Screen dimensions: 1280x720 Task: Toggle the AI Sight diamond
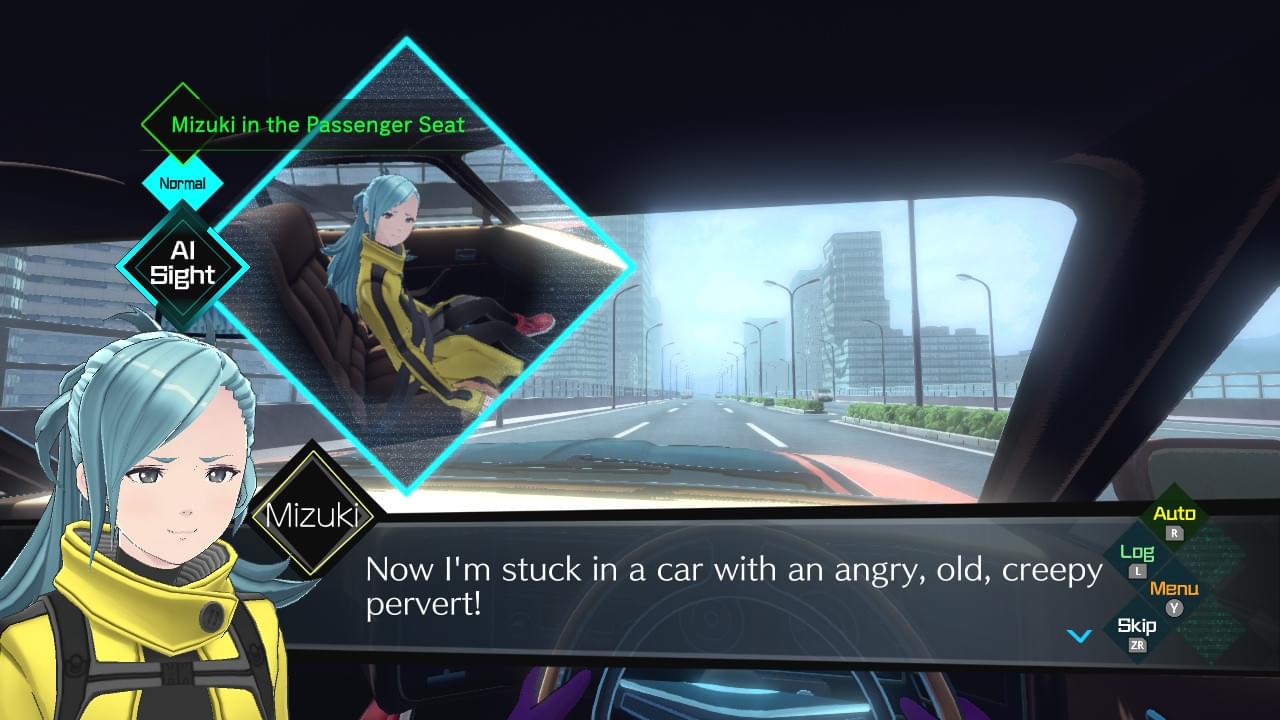182,265
